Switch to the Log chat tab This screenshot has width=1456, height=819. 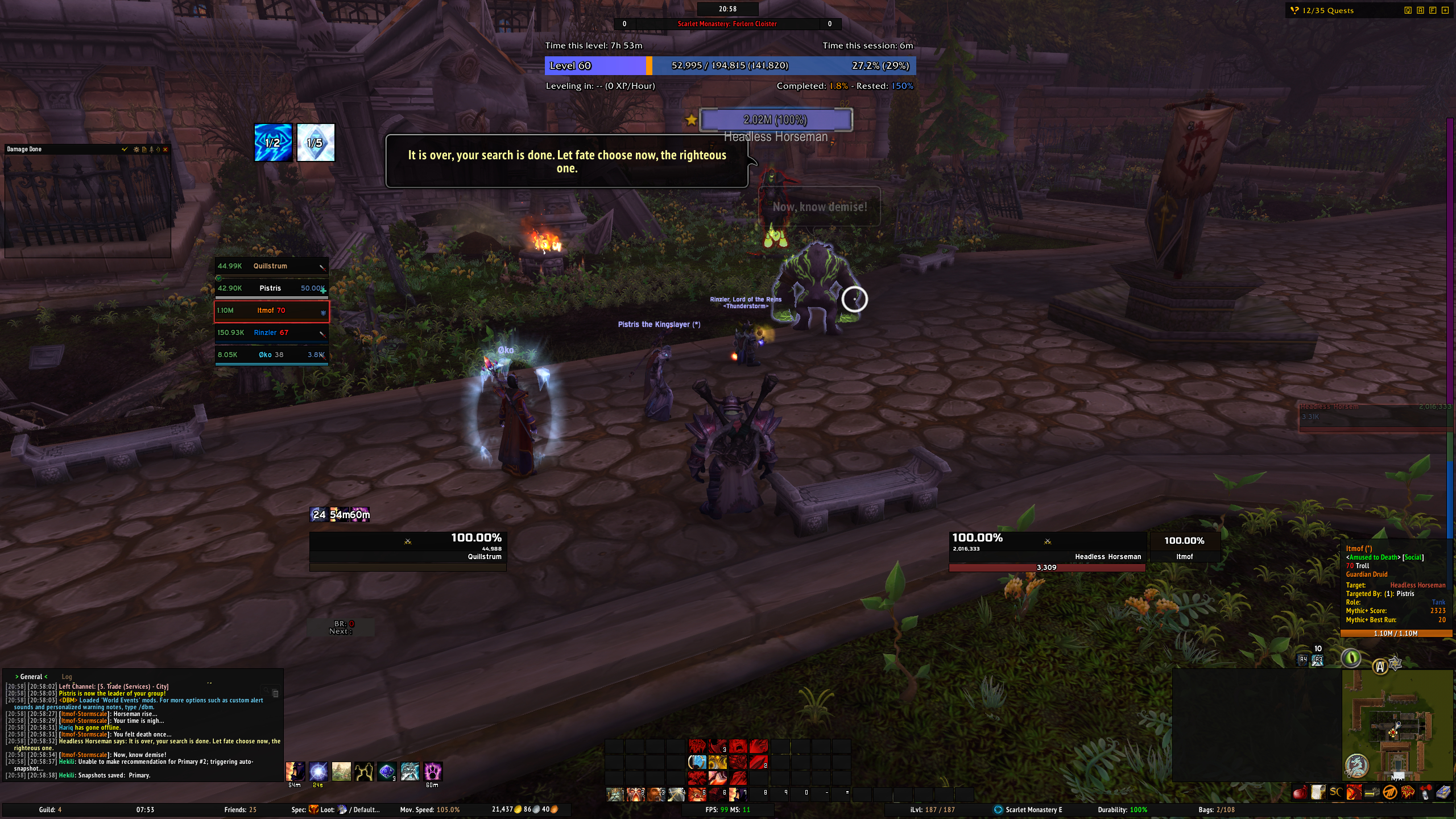tap(67, 677)
